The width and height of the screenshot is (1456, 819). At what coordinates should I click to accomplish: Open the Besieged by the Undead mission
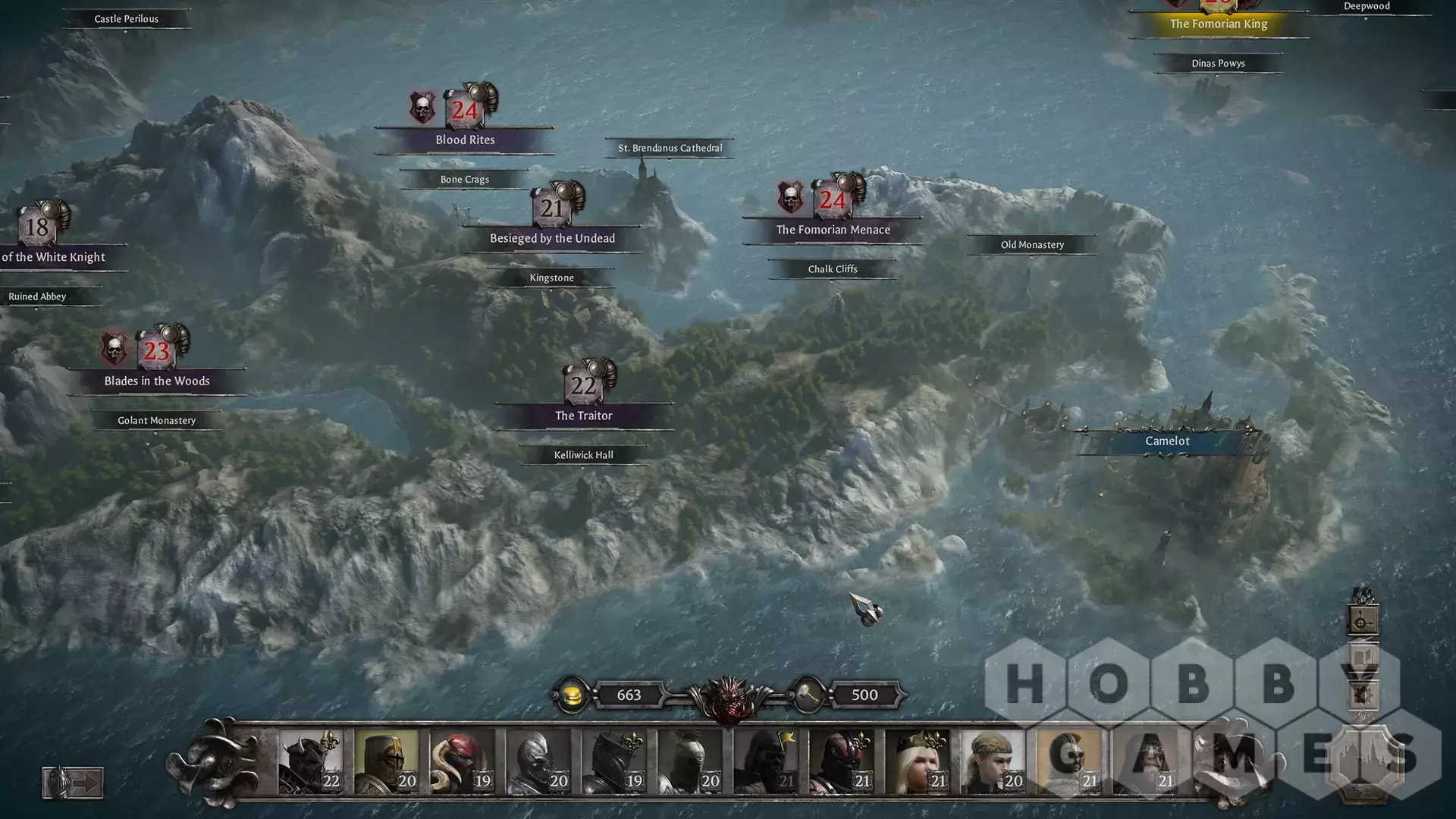552,238
